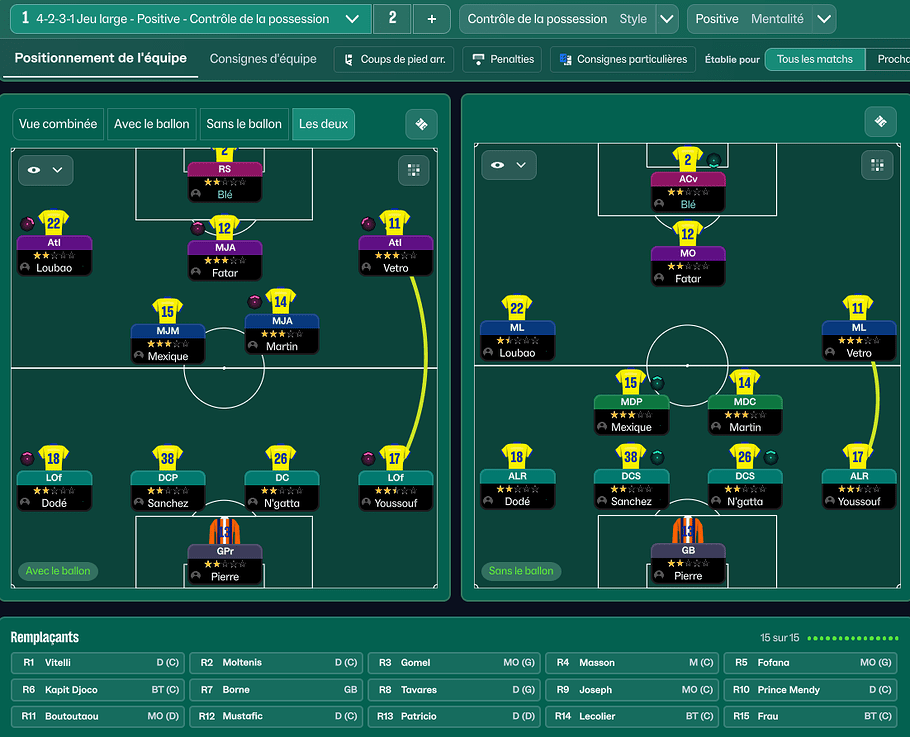The height and width of the screenshot is (737, 910).
Task: Select Tous les matchs option
Action: click(814, 59)
